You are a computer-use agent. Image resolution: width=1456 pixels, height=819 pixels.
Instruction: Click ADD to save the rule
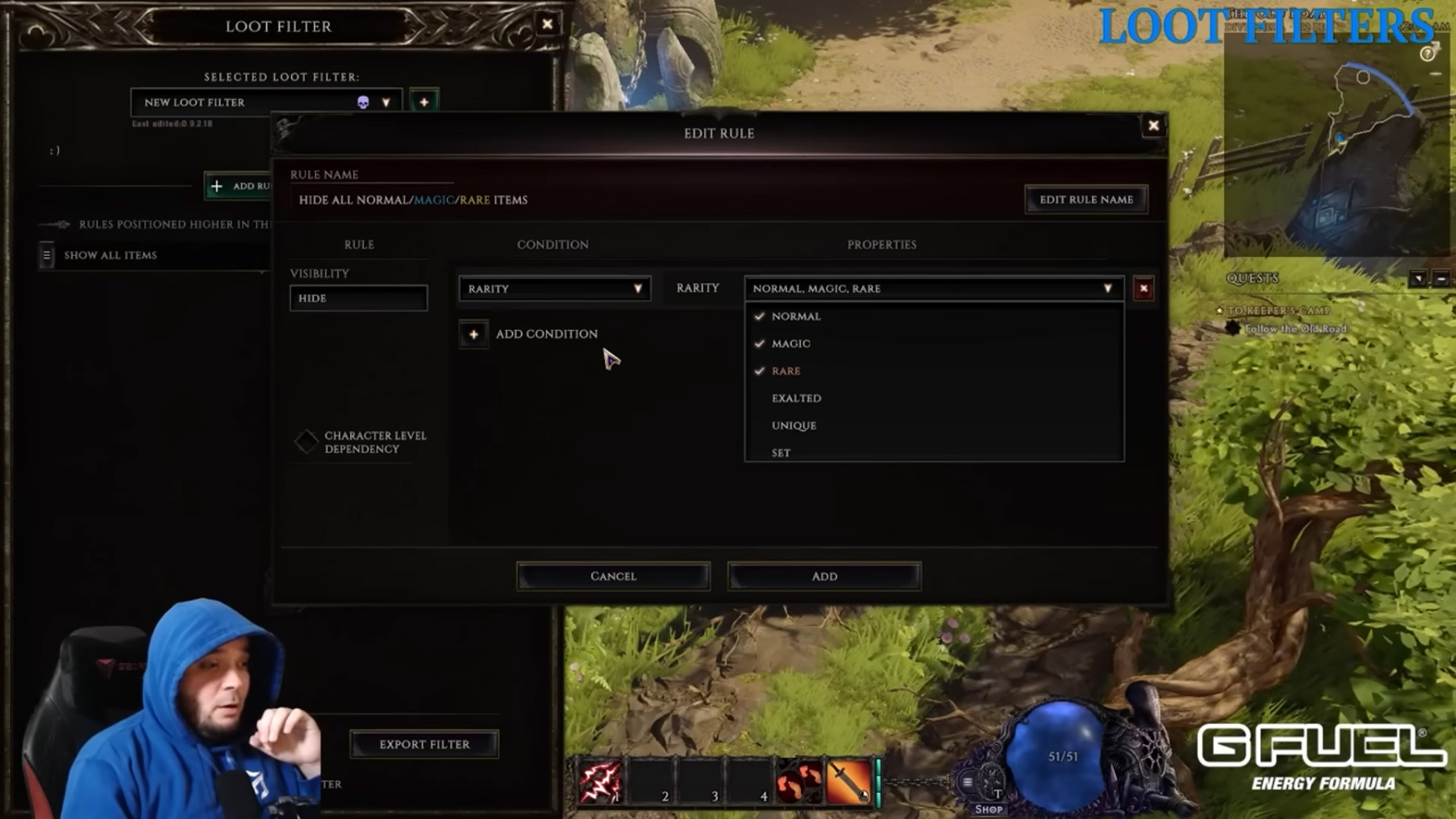pos(823,575)
